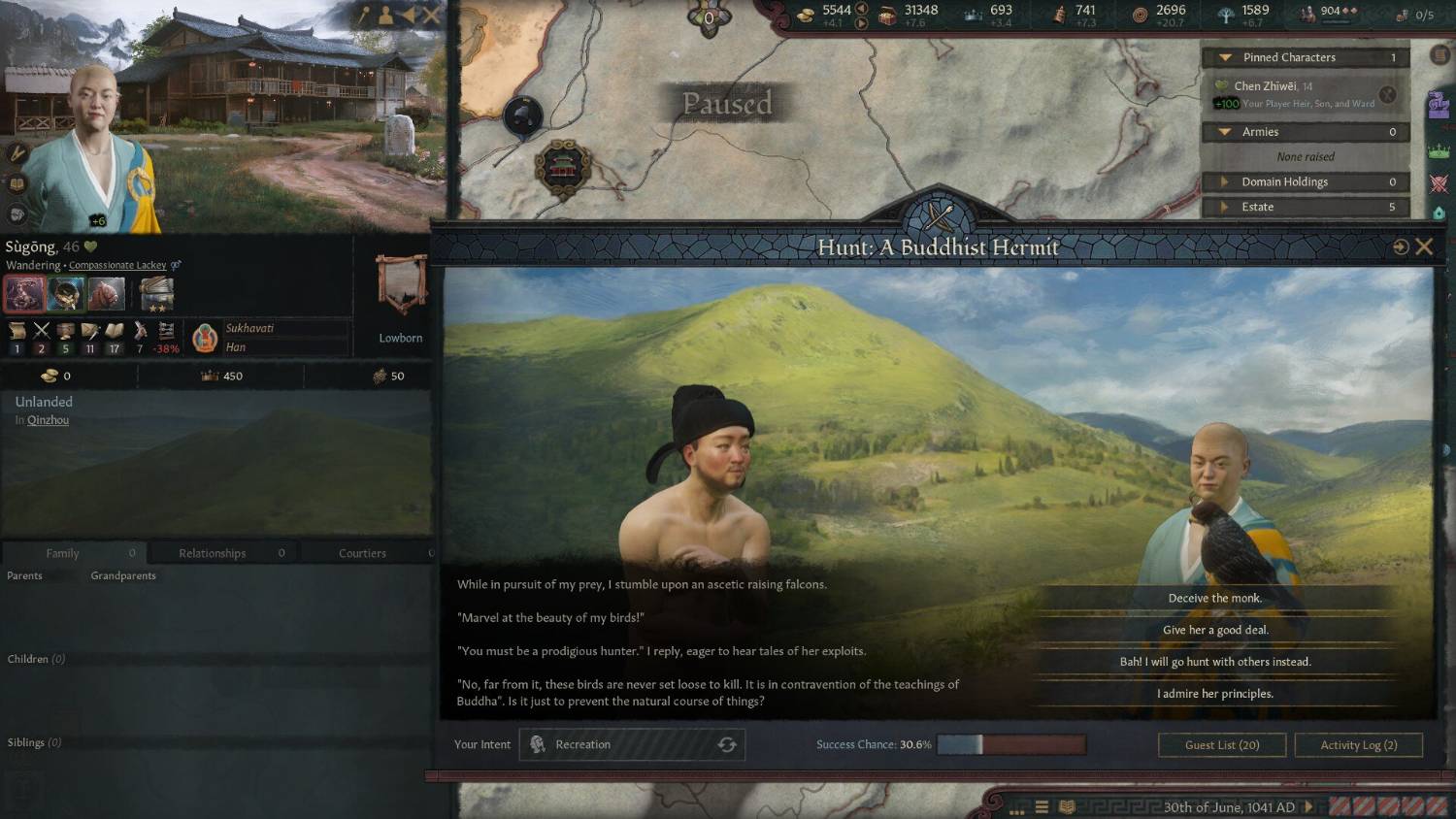
Task: Change the Recreation intent
Action: click(726, 745)
